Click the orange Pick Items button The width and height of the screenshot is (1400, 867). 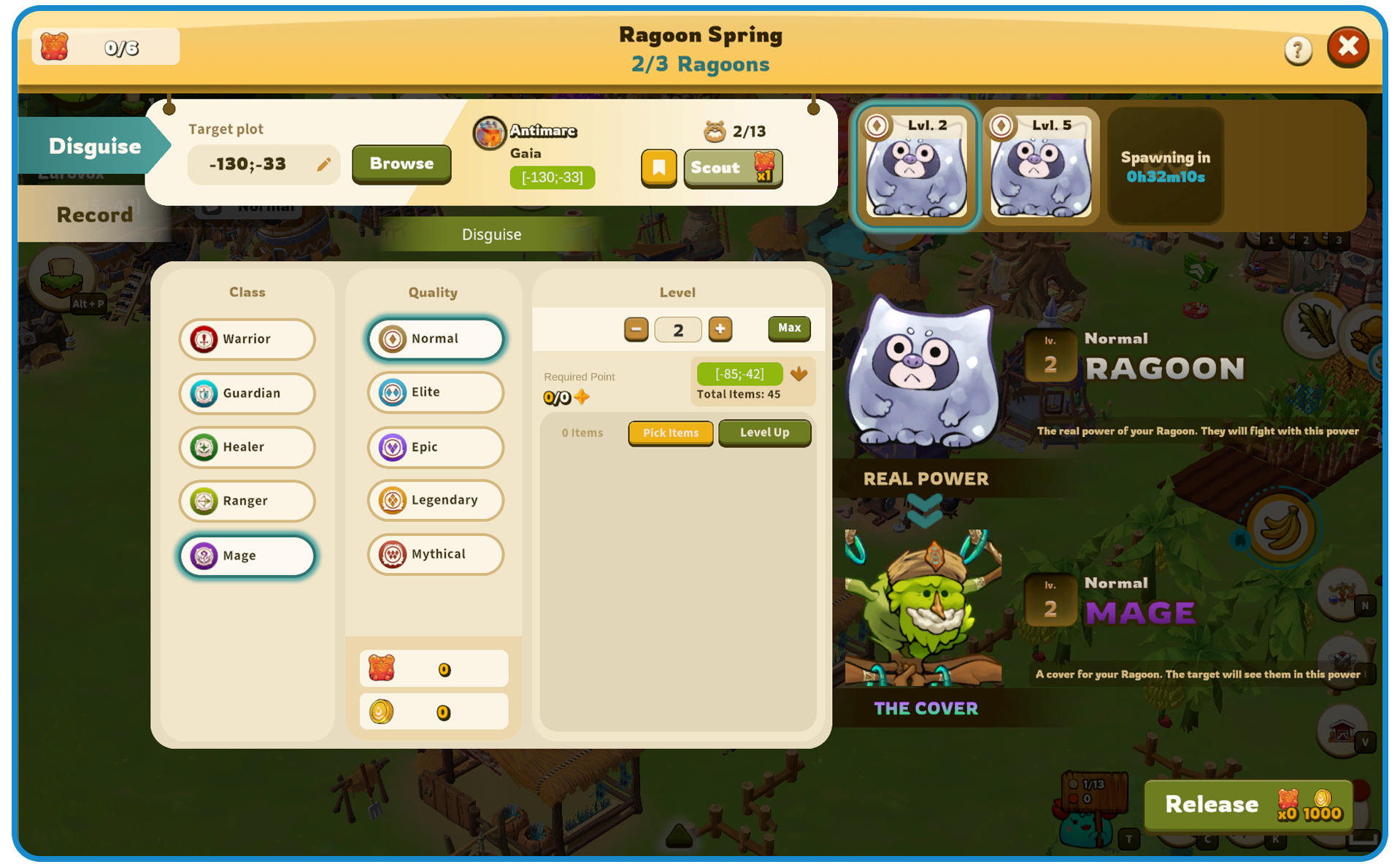[670, 433]
